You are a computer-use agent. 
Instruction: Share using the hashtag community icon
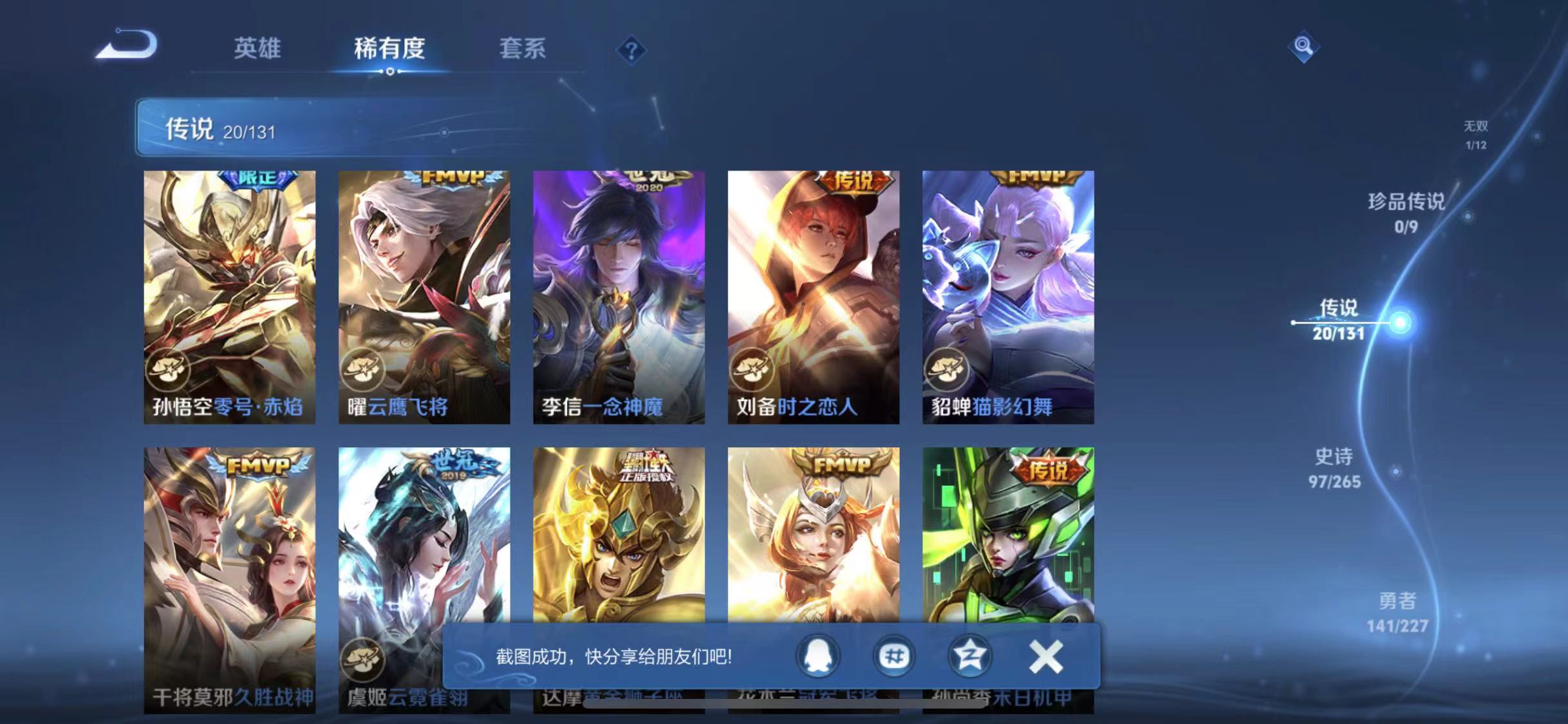click(x=895, y=657)
